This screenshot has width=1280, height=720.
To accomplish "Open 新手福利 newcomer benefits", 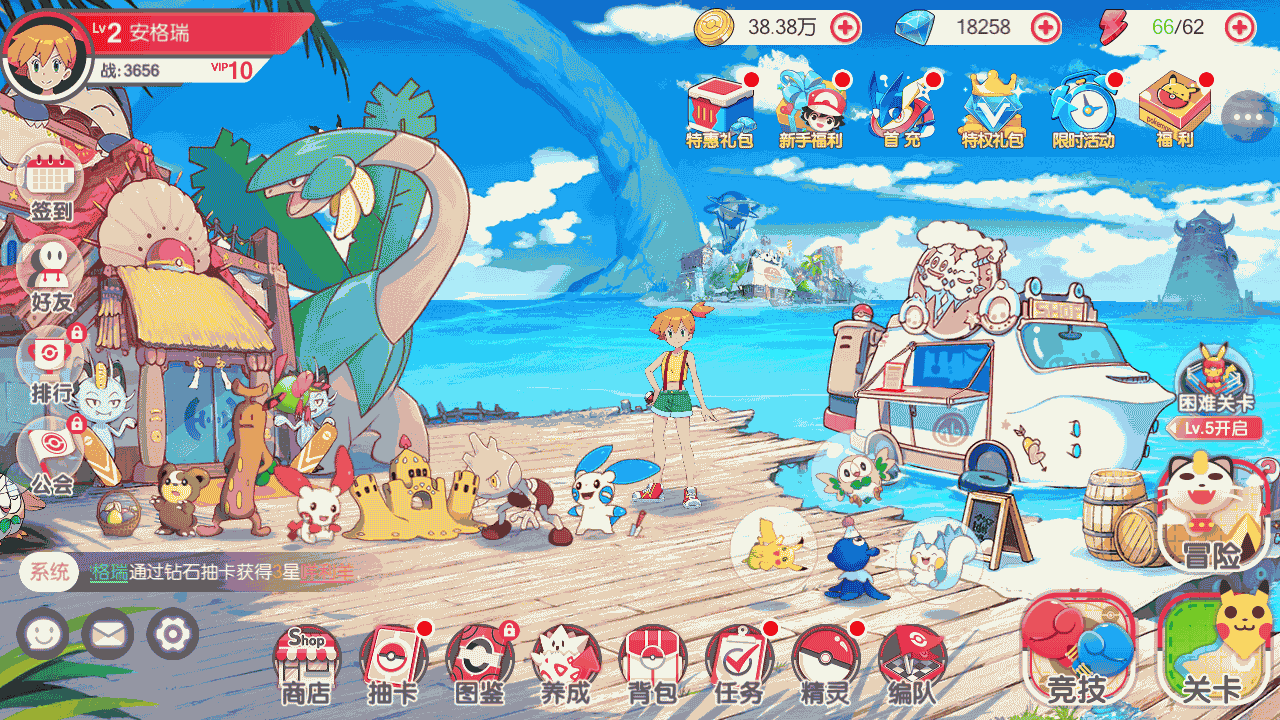I will [x=811, y=110].
